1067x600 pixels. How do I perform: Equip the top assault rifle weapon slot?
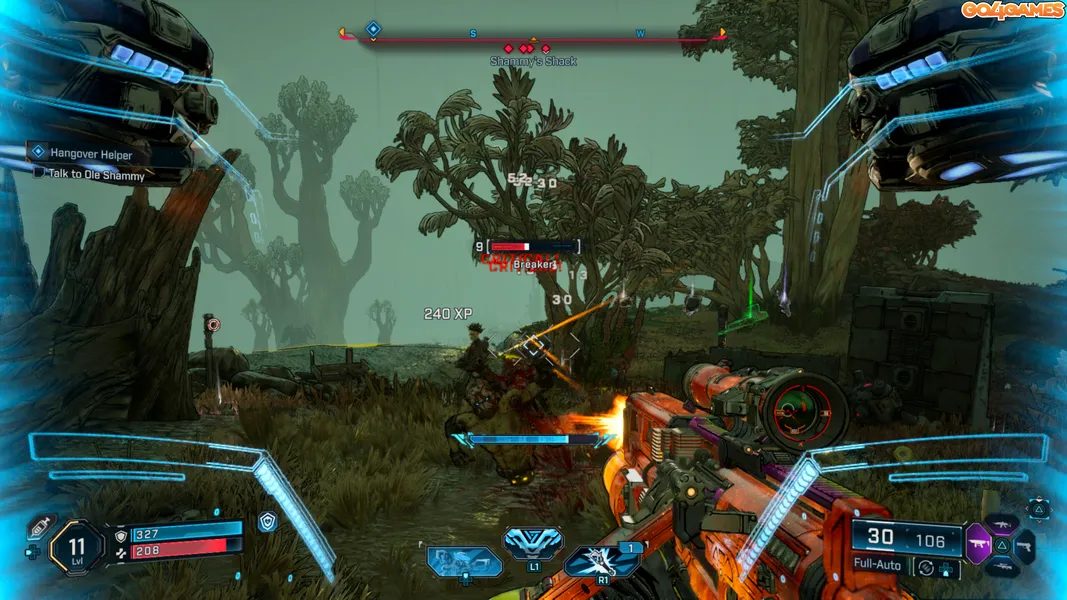(1001, 523)
